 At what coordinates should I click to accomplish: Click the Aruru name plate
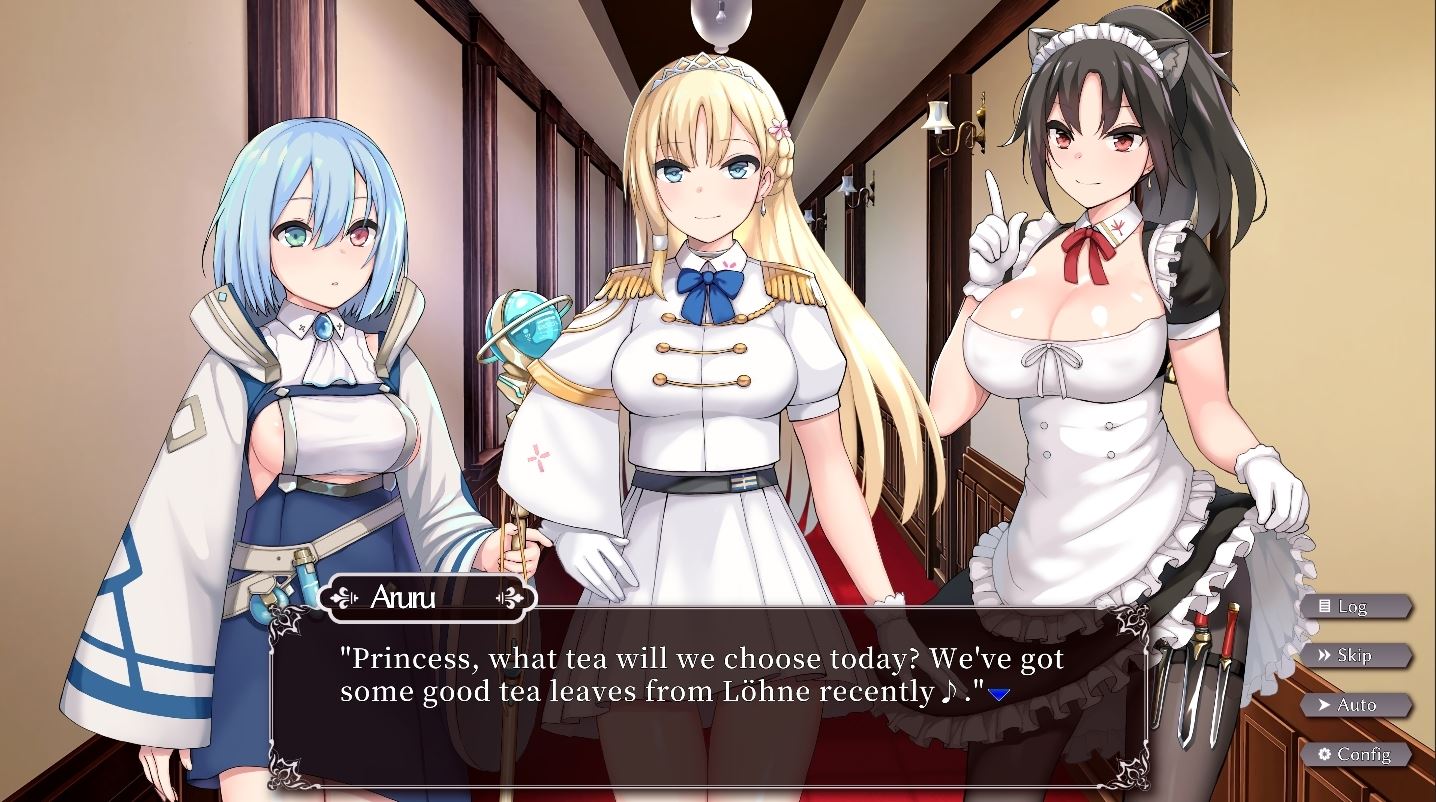coord(427,597)
